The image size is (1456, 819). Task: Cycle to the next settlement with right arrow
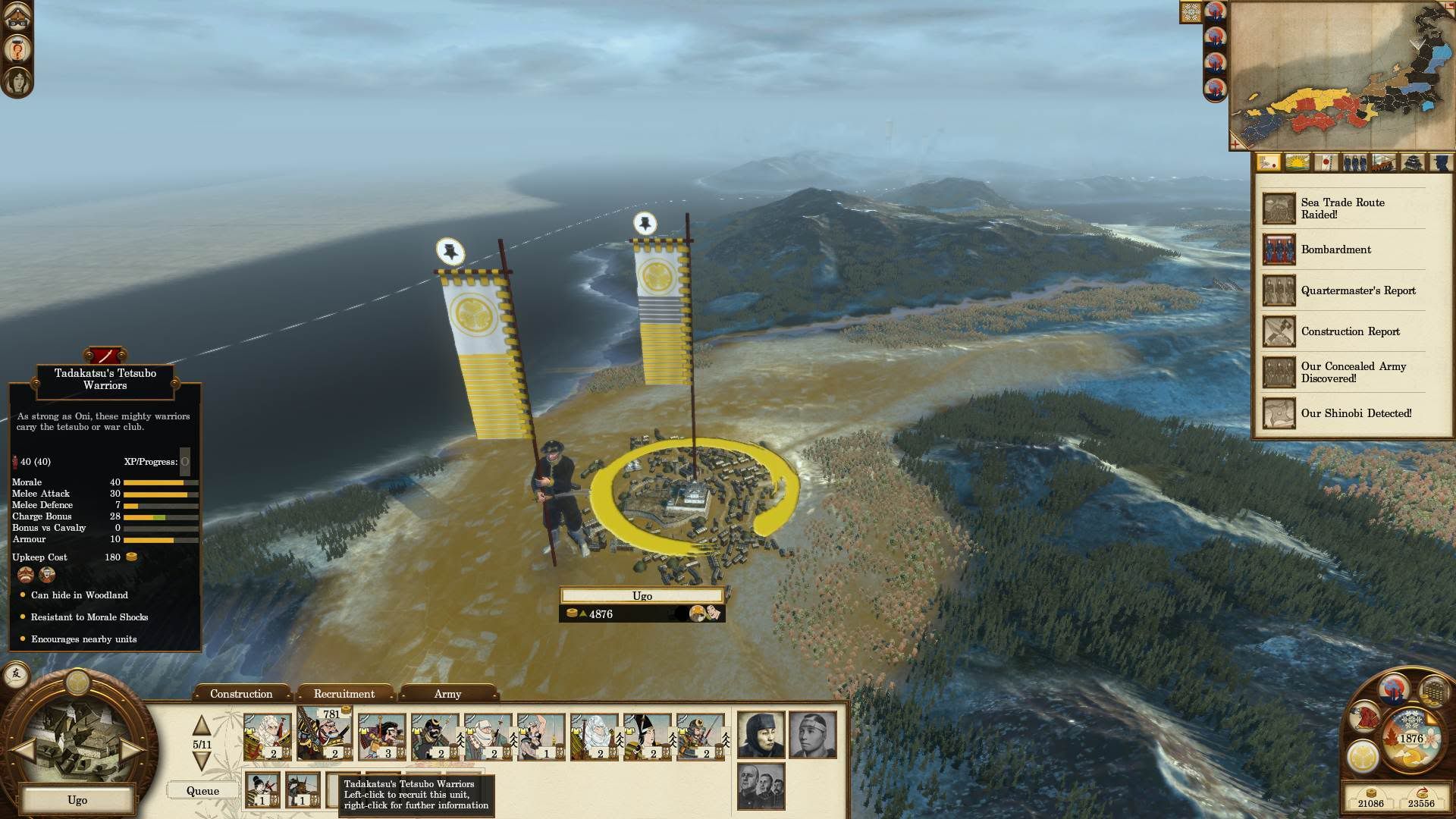click(133, 749)
